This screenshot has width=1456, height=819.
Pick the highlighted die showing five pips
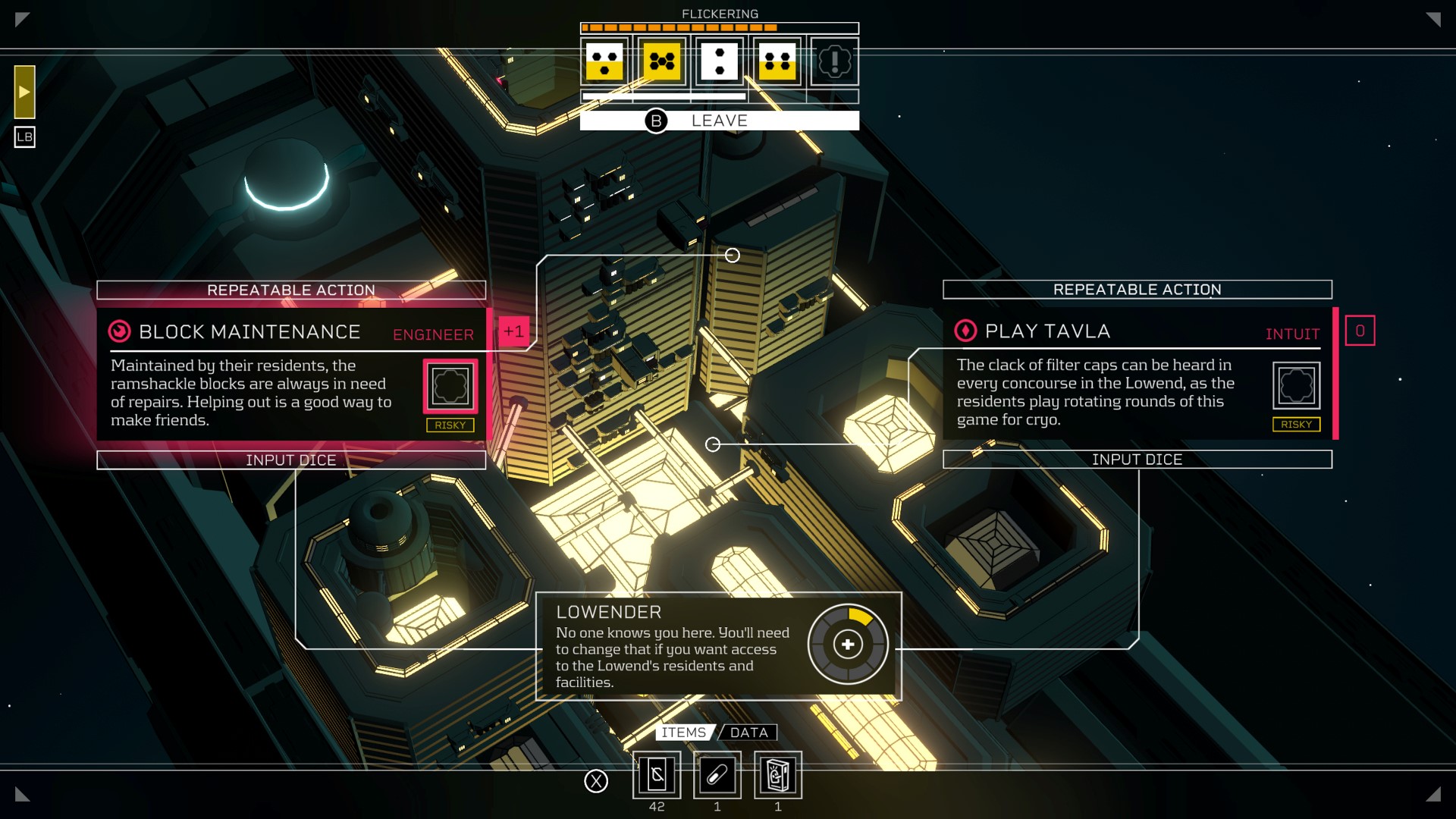(x=662, y=61)
